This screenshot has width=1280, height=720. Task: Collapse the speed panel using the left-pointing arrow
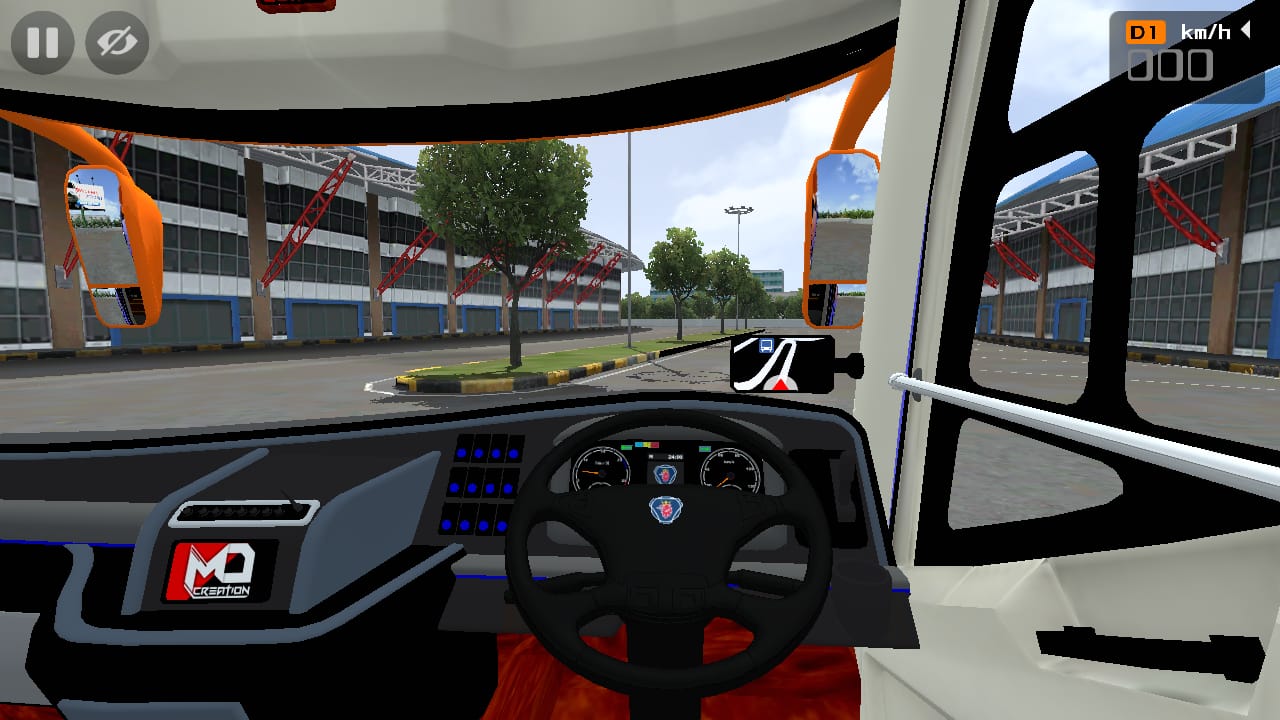(1245, 31)
